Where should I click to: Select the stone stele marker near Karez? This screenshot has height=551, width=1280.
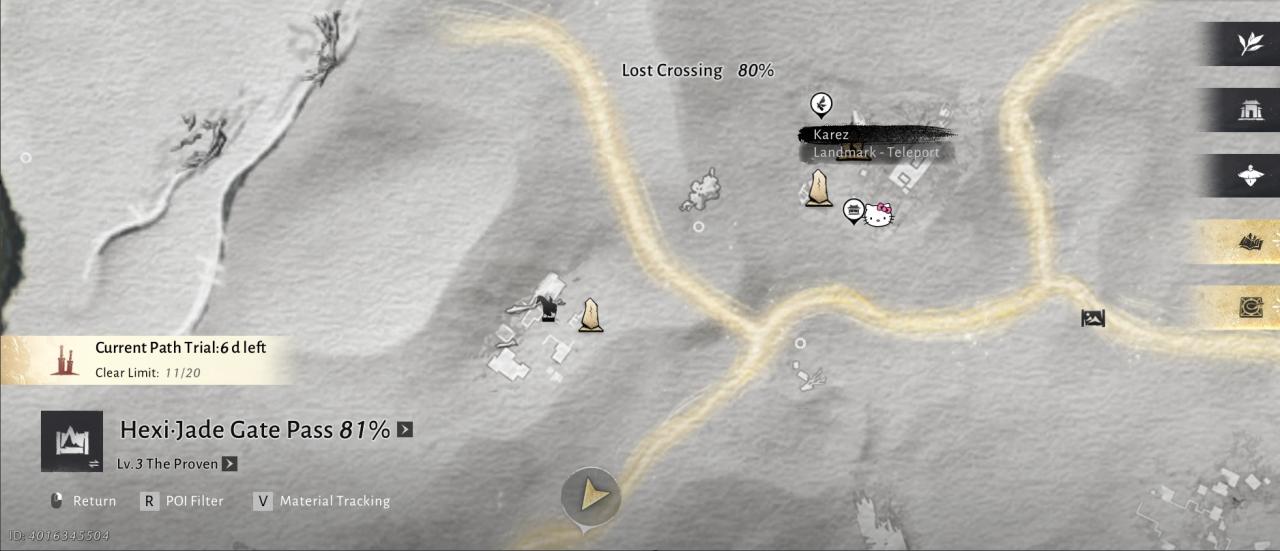819,188
